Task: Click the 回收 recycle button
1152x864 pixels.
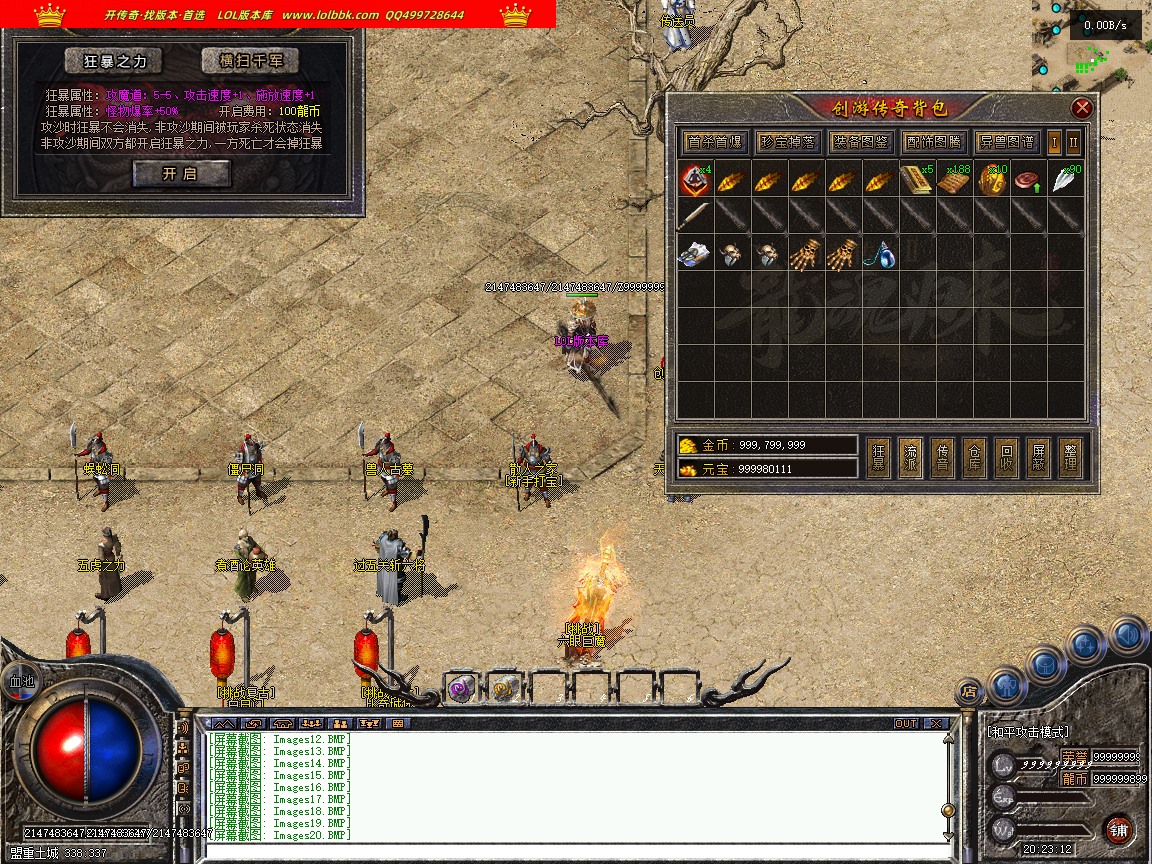Action: (1006, 458)
